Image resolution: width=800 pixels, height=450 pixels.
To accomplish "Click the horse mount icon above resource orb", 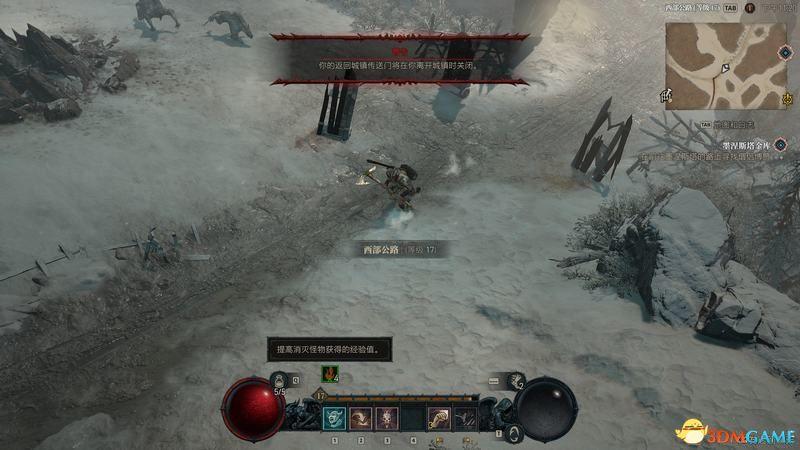I will (x=516, y=381).
